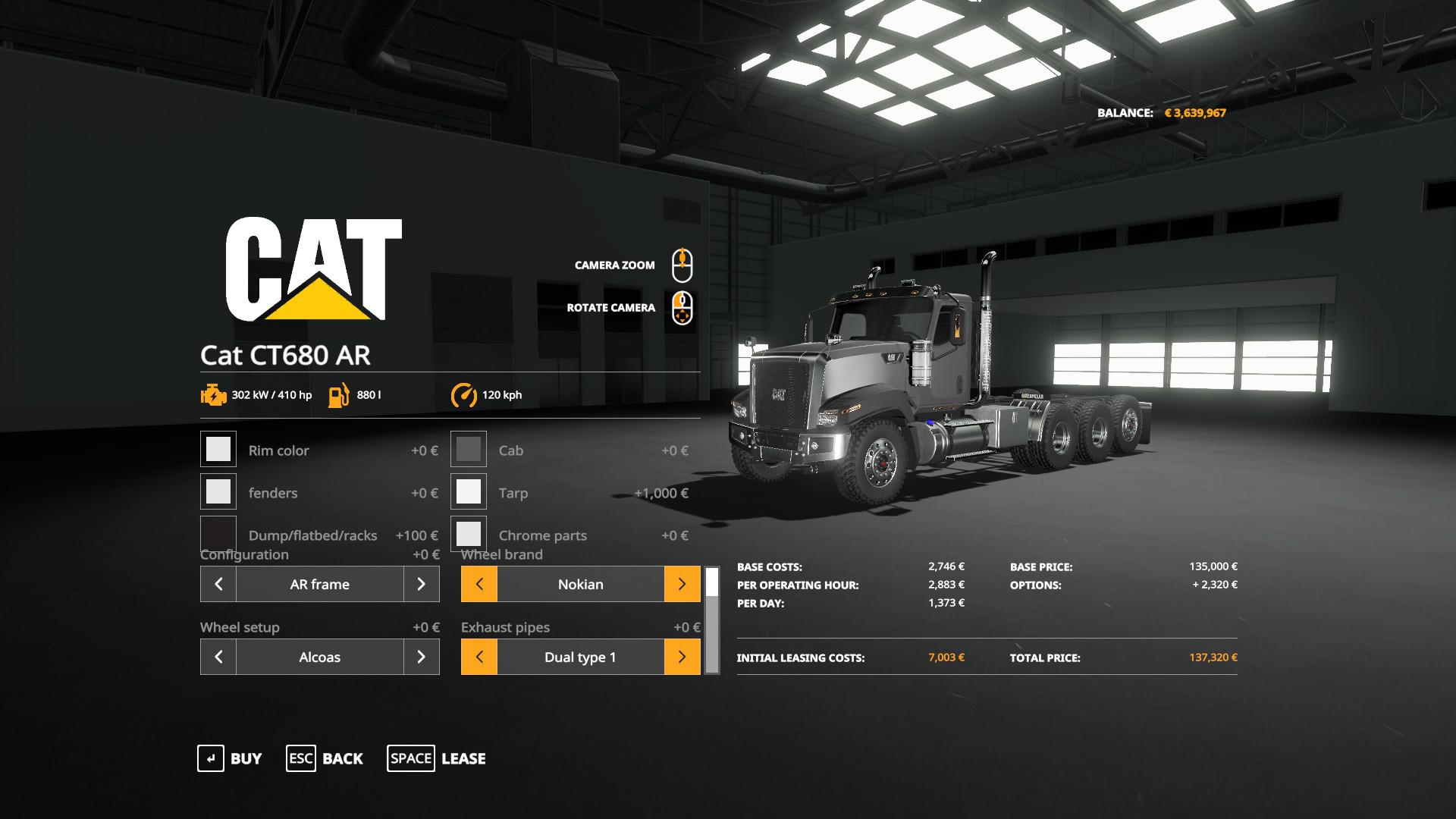Image resolution: width=1456 pixels, height=819 pixels.
Task: Click the Chrome parts color swatch
Action: pos(469,534)
